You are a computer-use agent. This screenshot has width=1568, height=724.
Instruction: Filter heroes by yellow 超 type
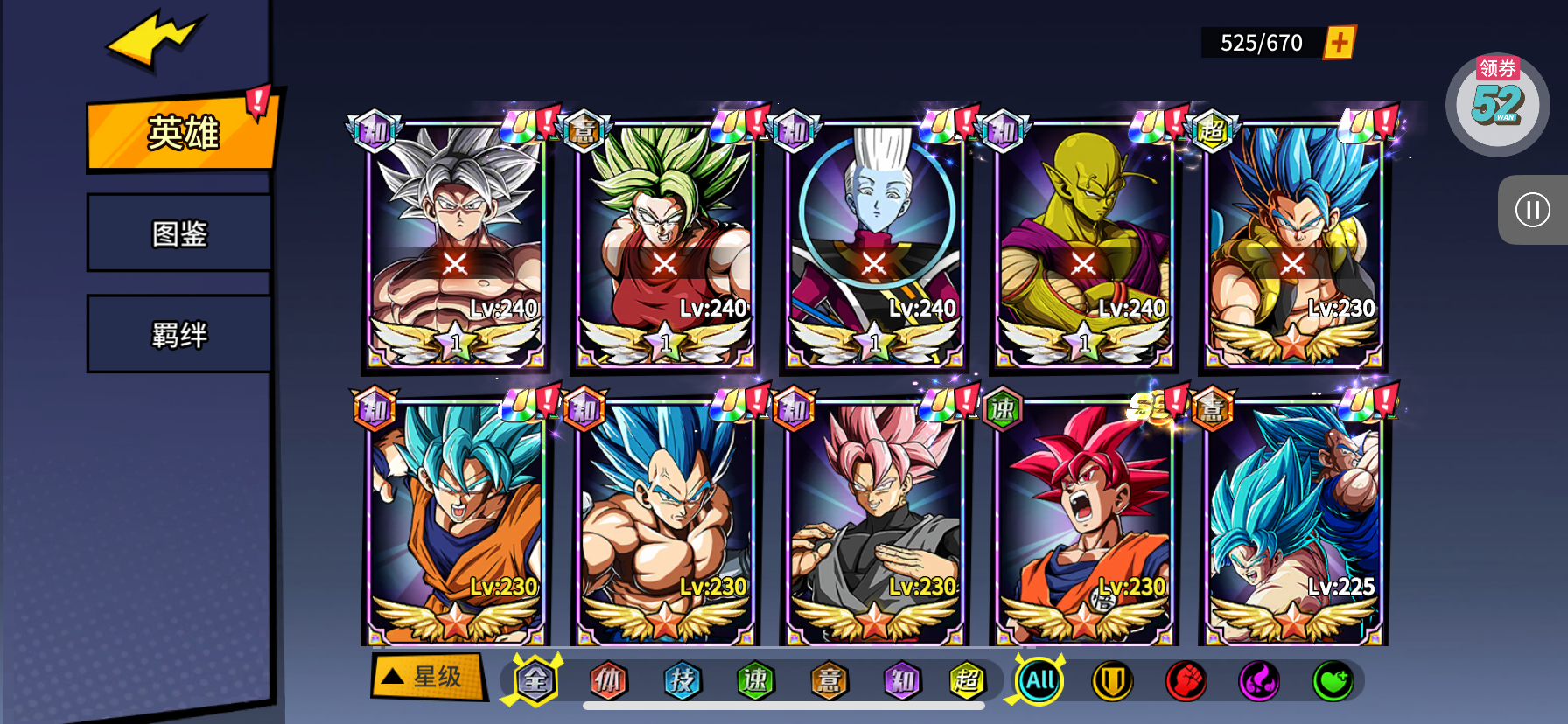(967, 680)
